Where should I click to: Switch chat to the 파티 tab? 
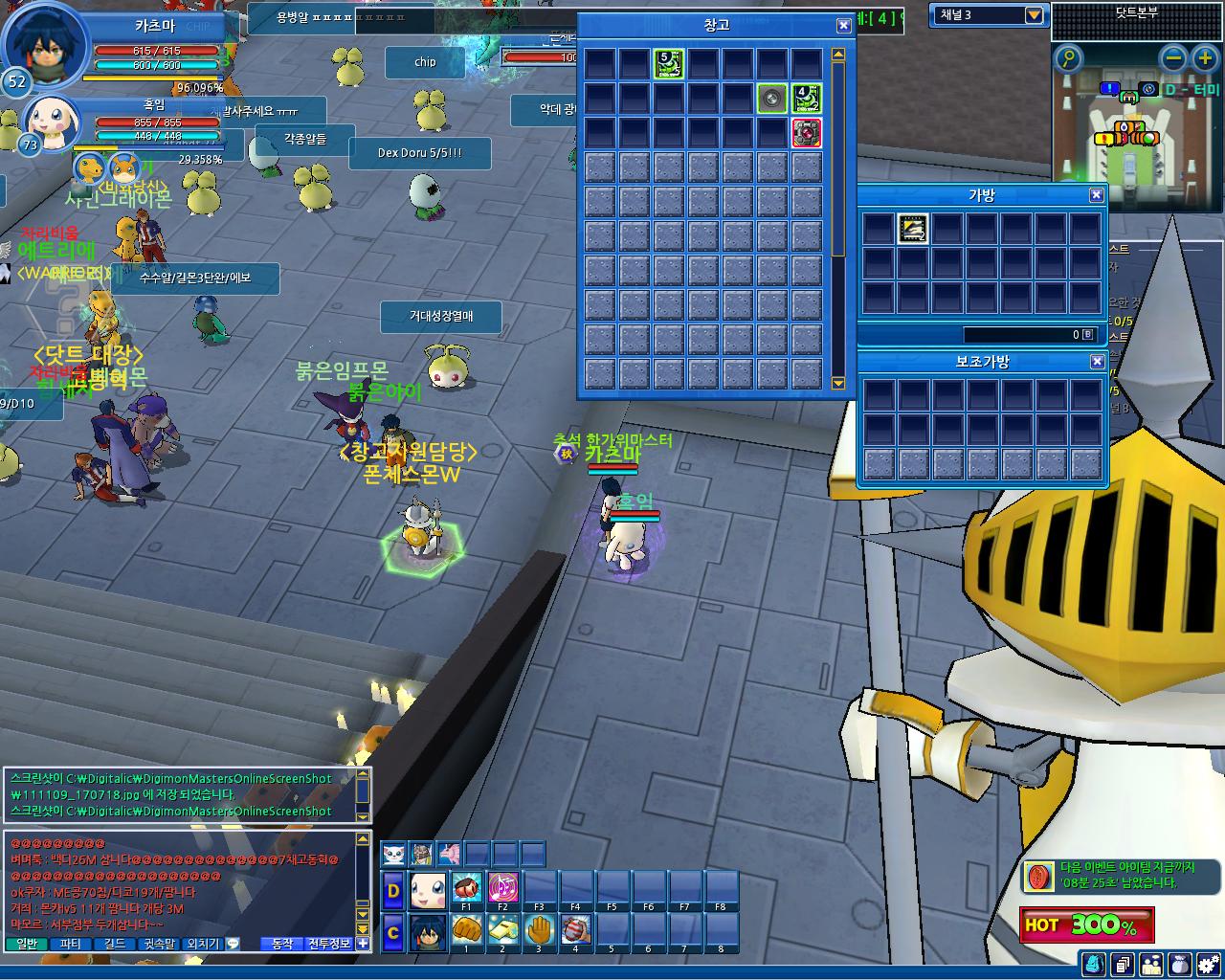(x=71, y=944)
